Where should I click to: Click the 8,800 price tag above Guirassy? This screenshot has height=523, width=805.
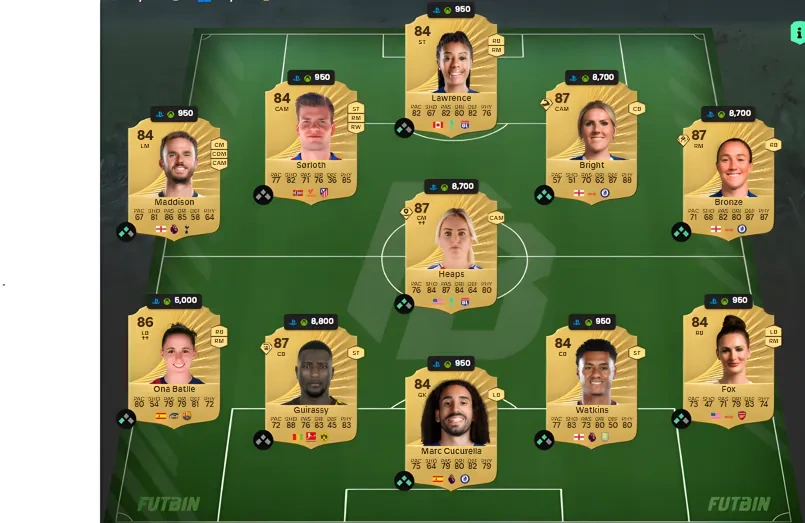[x=310, y=321]
